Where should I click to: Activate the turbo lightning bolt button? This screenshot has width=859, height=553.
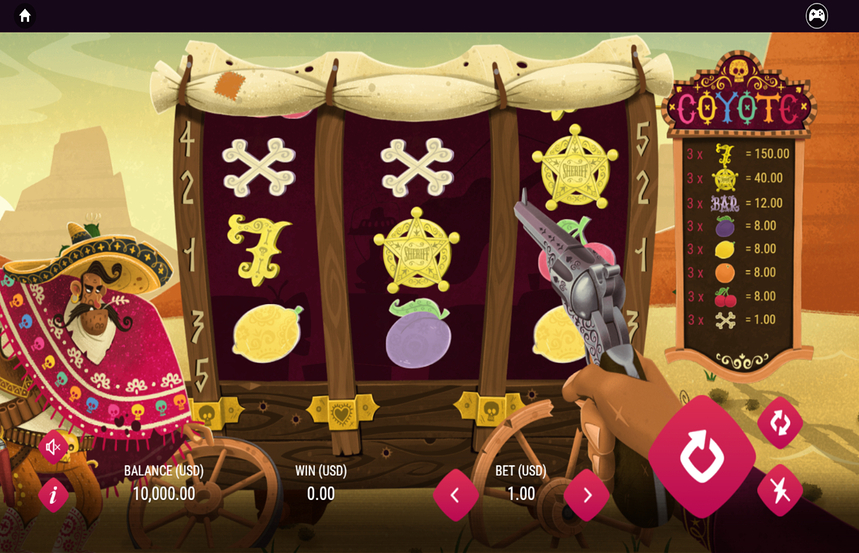tap(780, 490)
